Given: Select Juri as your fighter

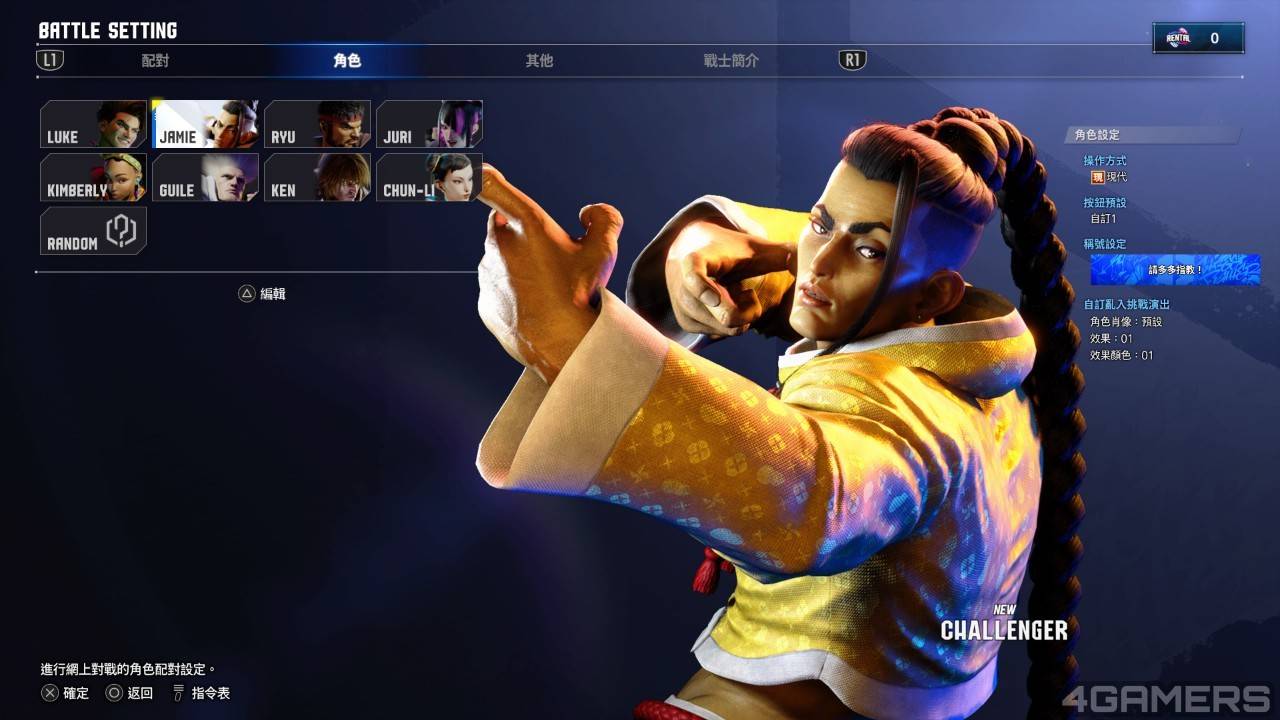Looking at the screenshot, I should [429, 125].
